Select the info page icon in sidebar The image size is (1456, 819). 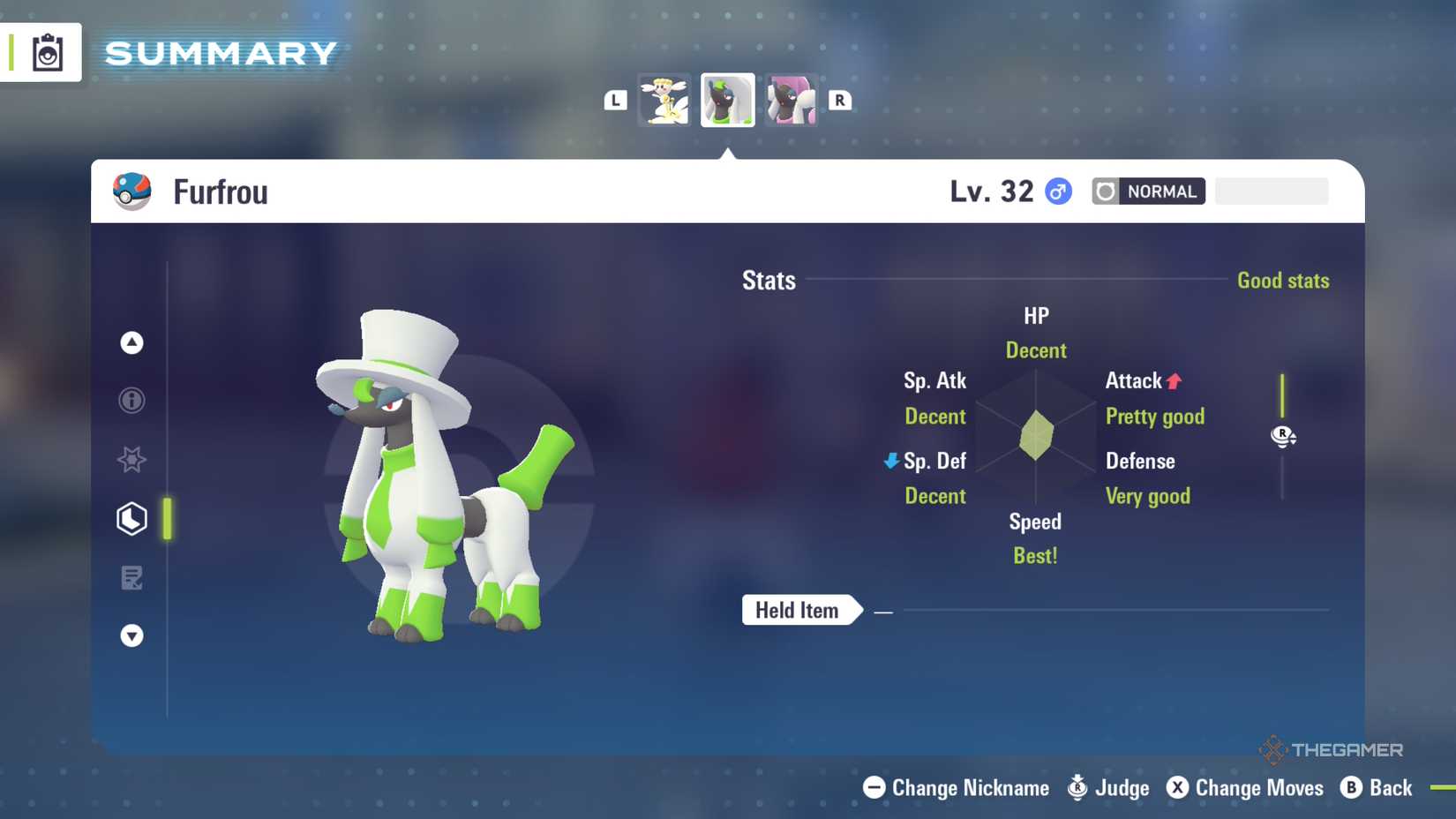tap(131, 400)
